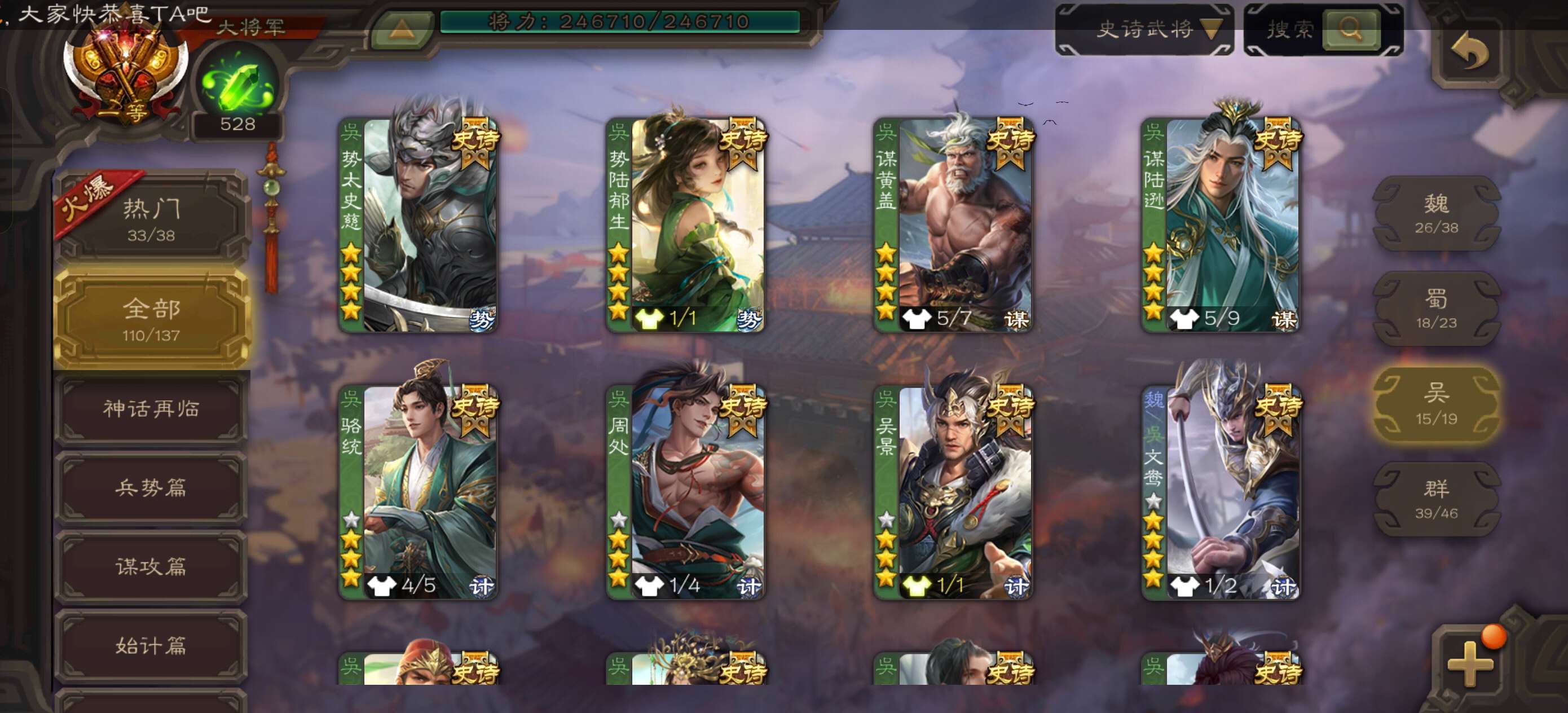The image size is (1568, 713).
Task: Filter generals by 魏 faction
Action: click(x=1436, y=213)
